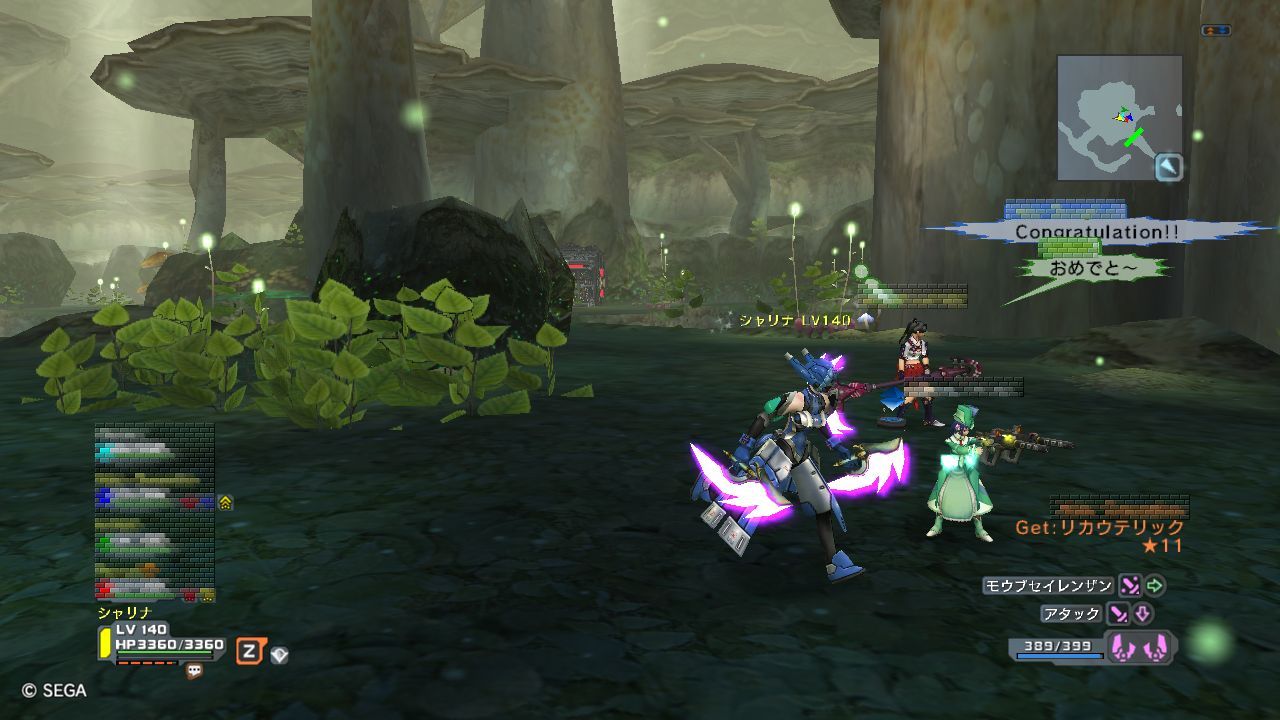Select the アタック action entry

1071,614
